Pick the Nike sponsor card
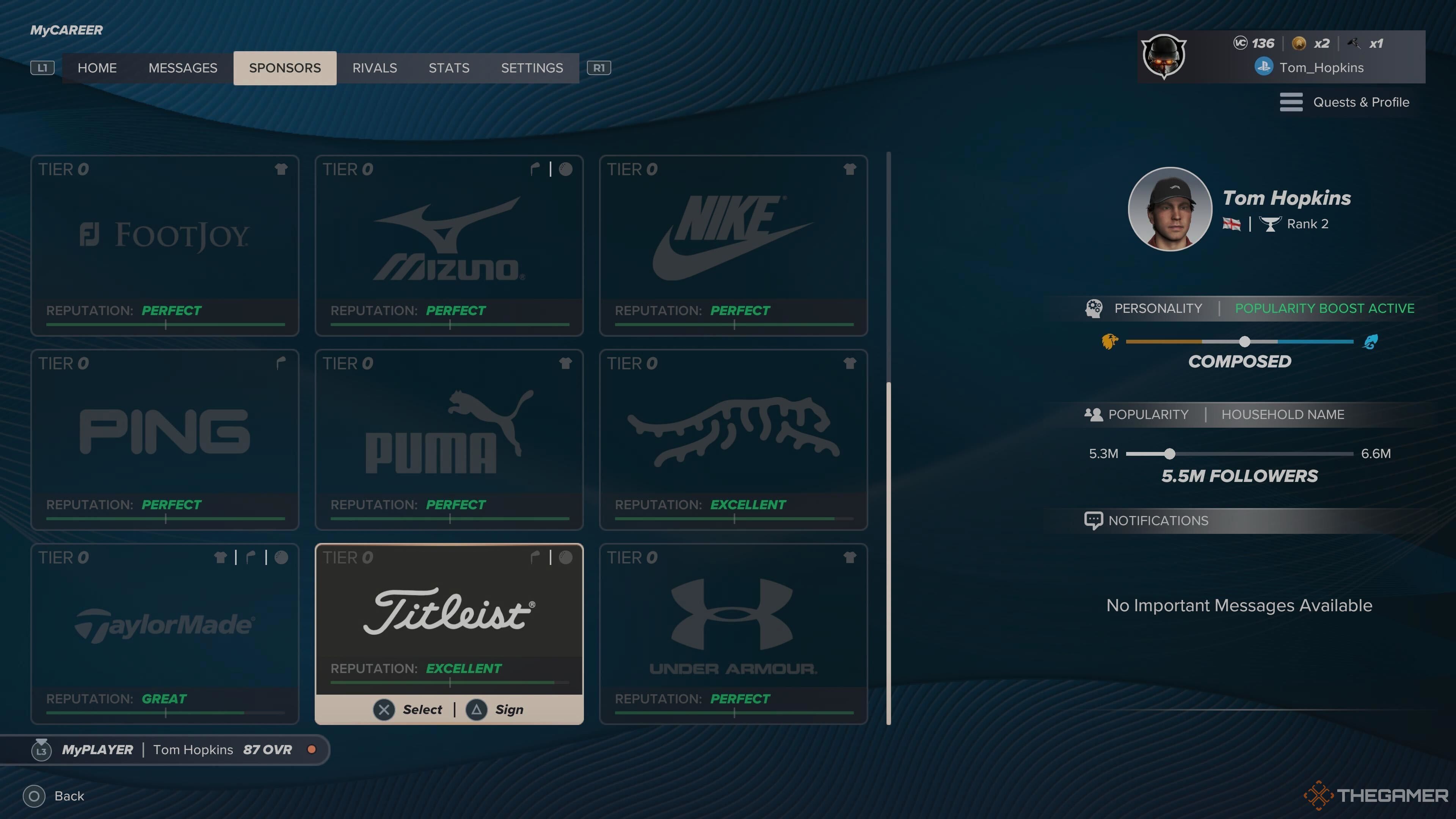 [733, 245]
